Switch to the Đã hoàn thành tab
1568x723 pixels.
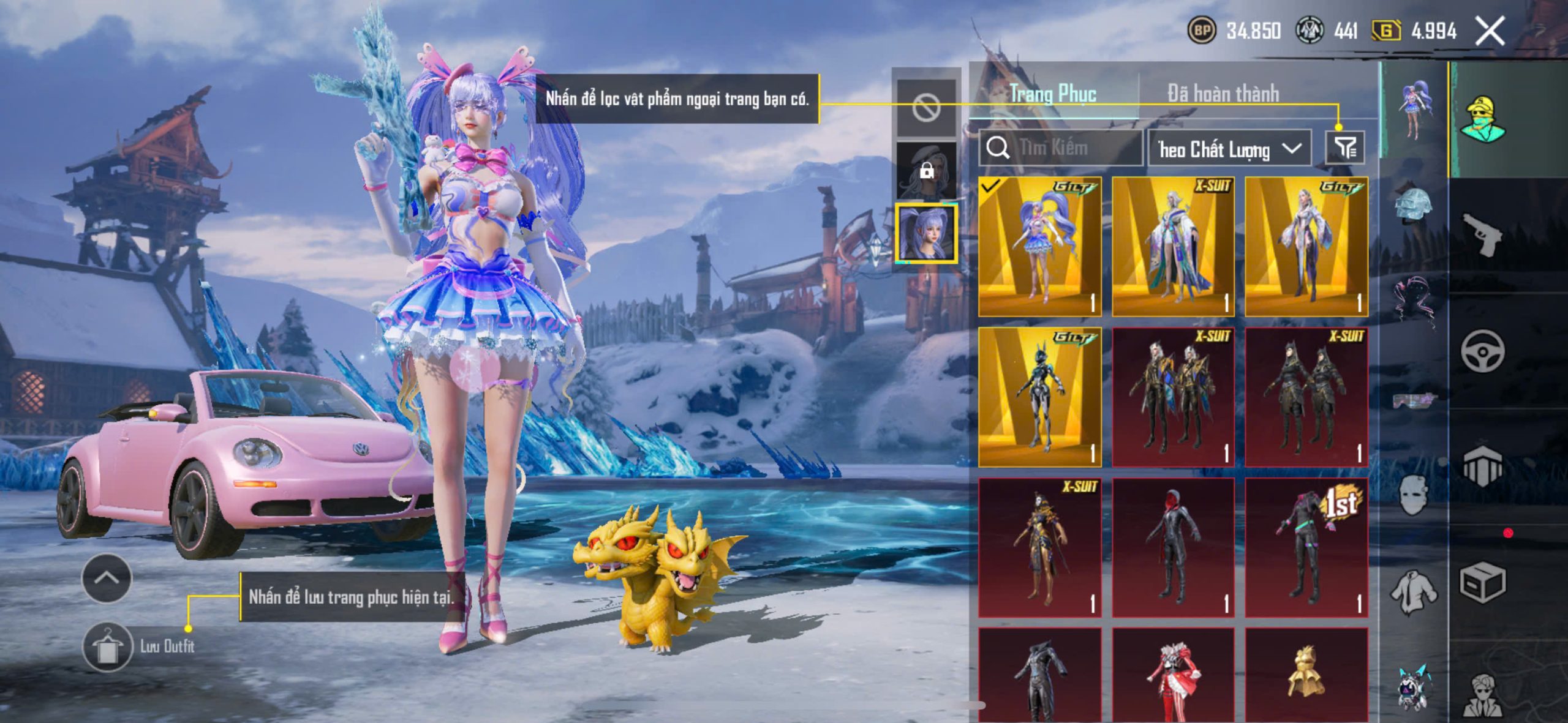(1223, 94)
